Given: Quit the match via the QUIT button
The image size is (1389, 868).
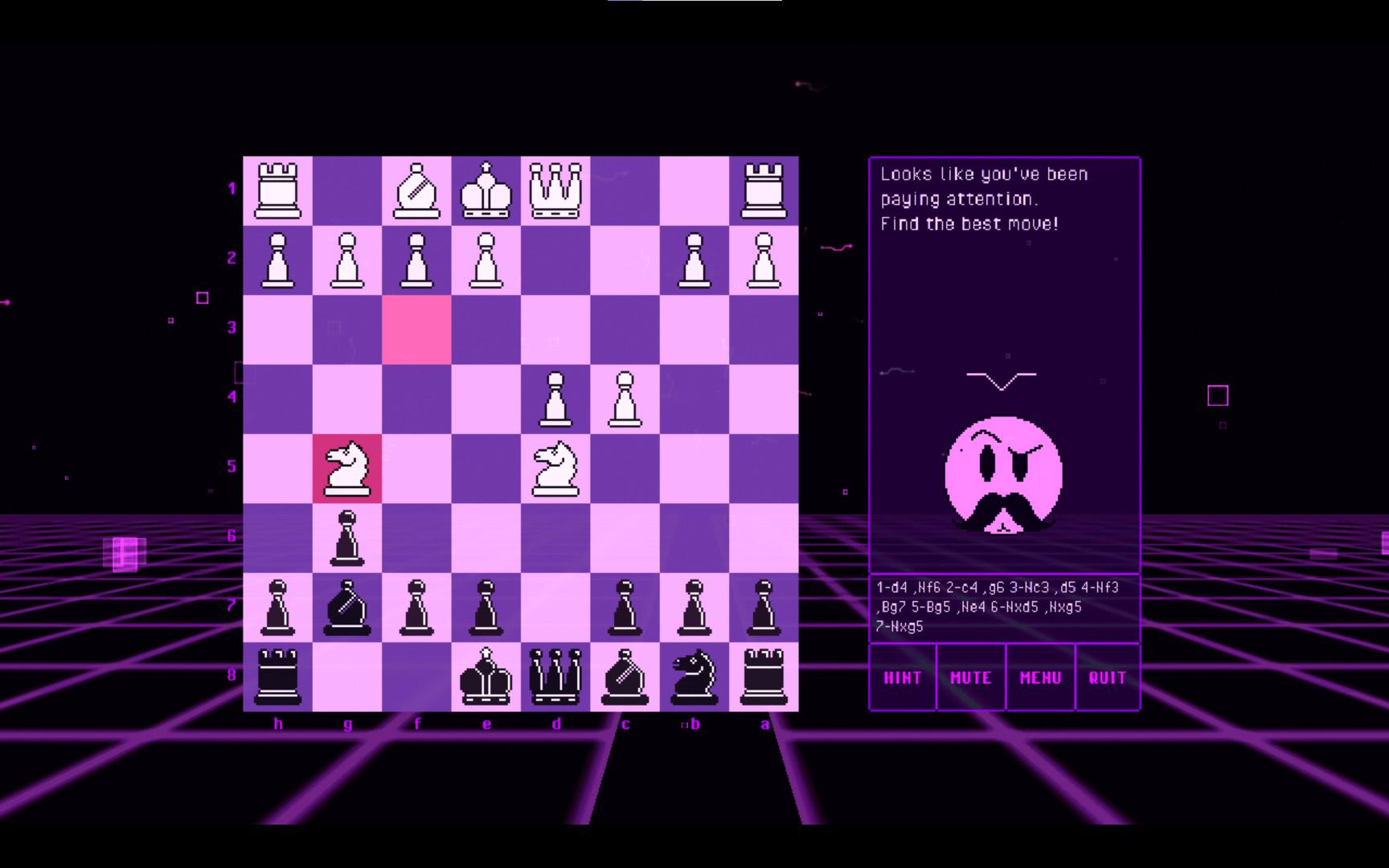Looking at the screenshot, I should click(1108, 678).
